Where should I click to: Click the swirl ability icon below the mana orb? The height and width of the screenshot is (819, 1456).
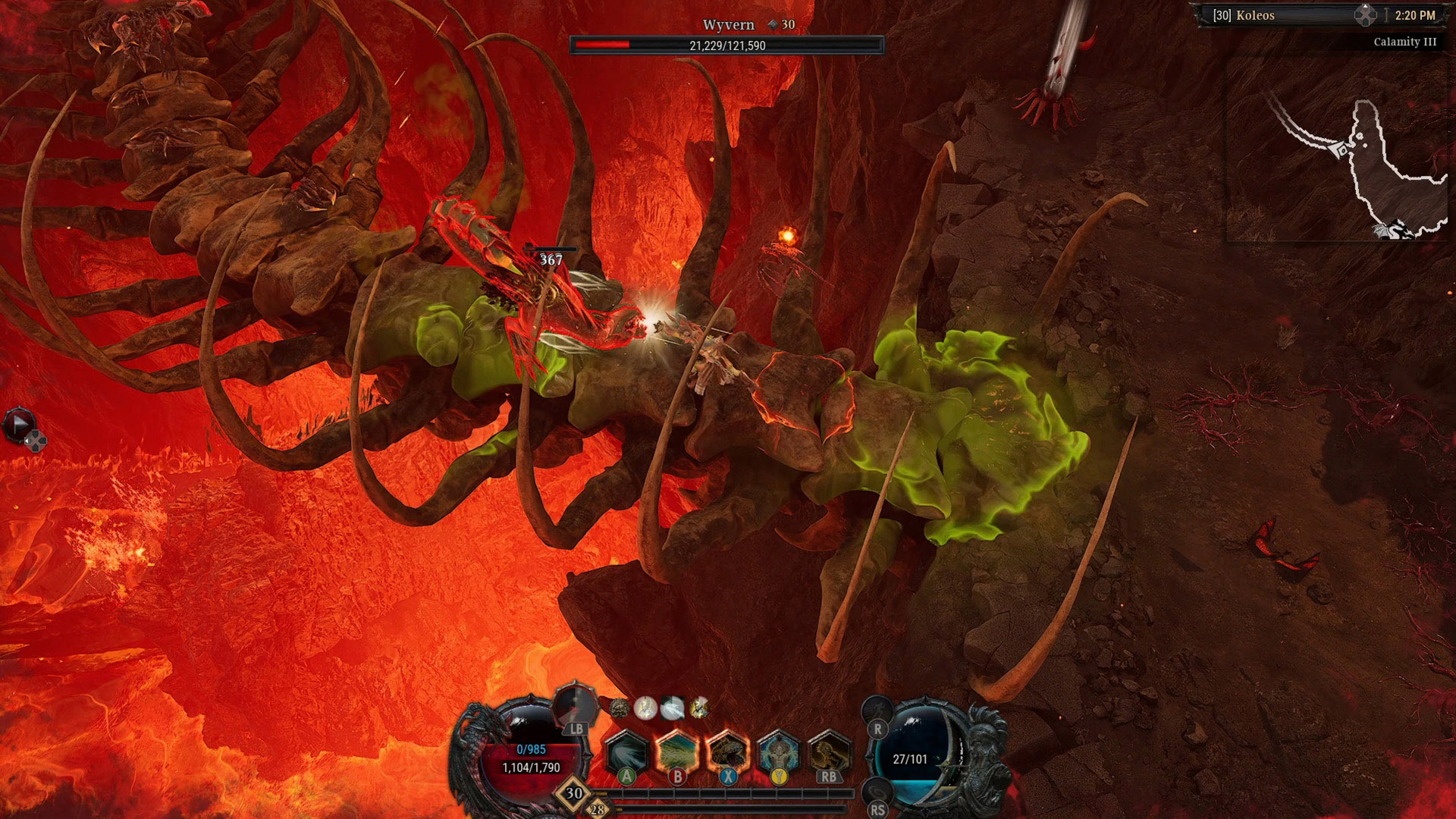877,793
